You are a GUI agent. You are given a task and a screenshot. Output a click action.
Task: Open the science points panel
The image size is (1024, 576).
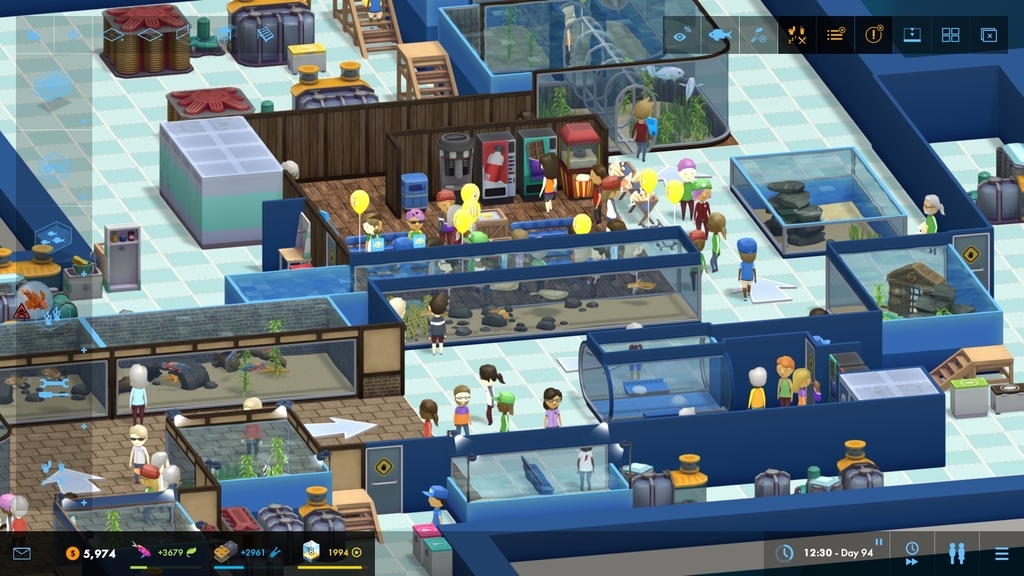click(x=247, y=553)
